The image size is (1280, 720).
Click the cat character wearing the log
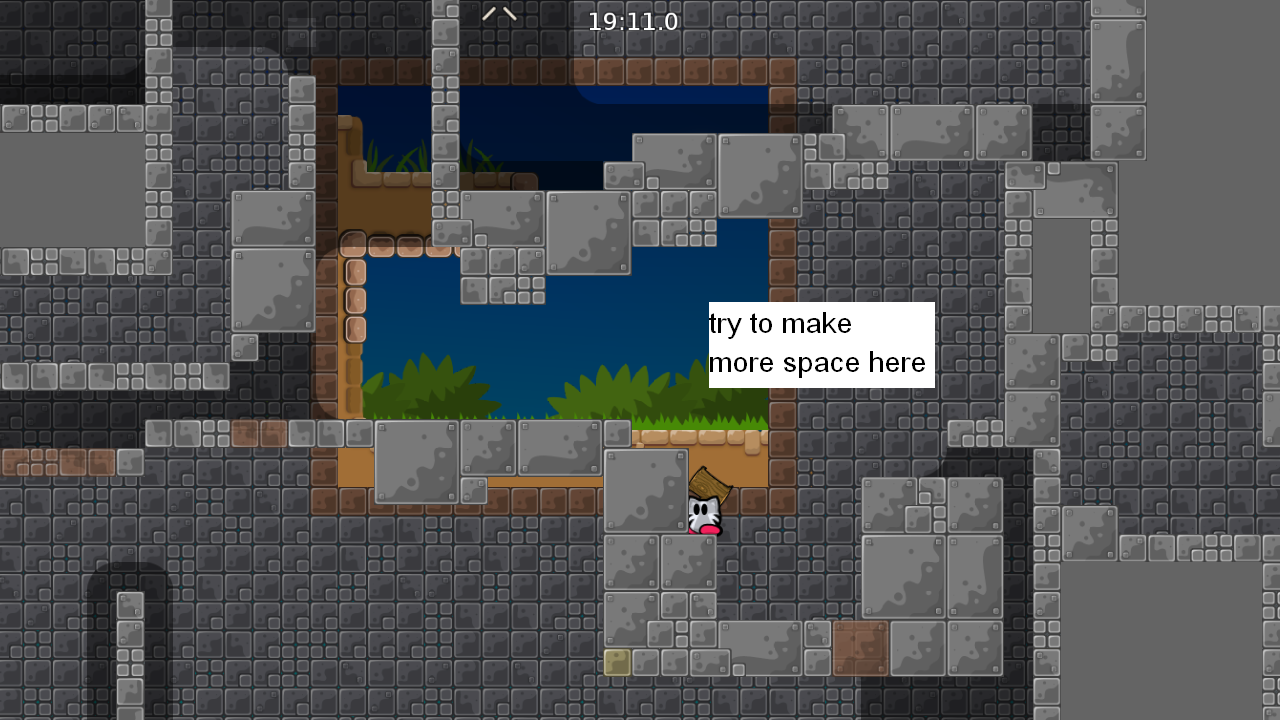point(703,516)
